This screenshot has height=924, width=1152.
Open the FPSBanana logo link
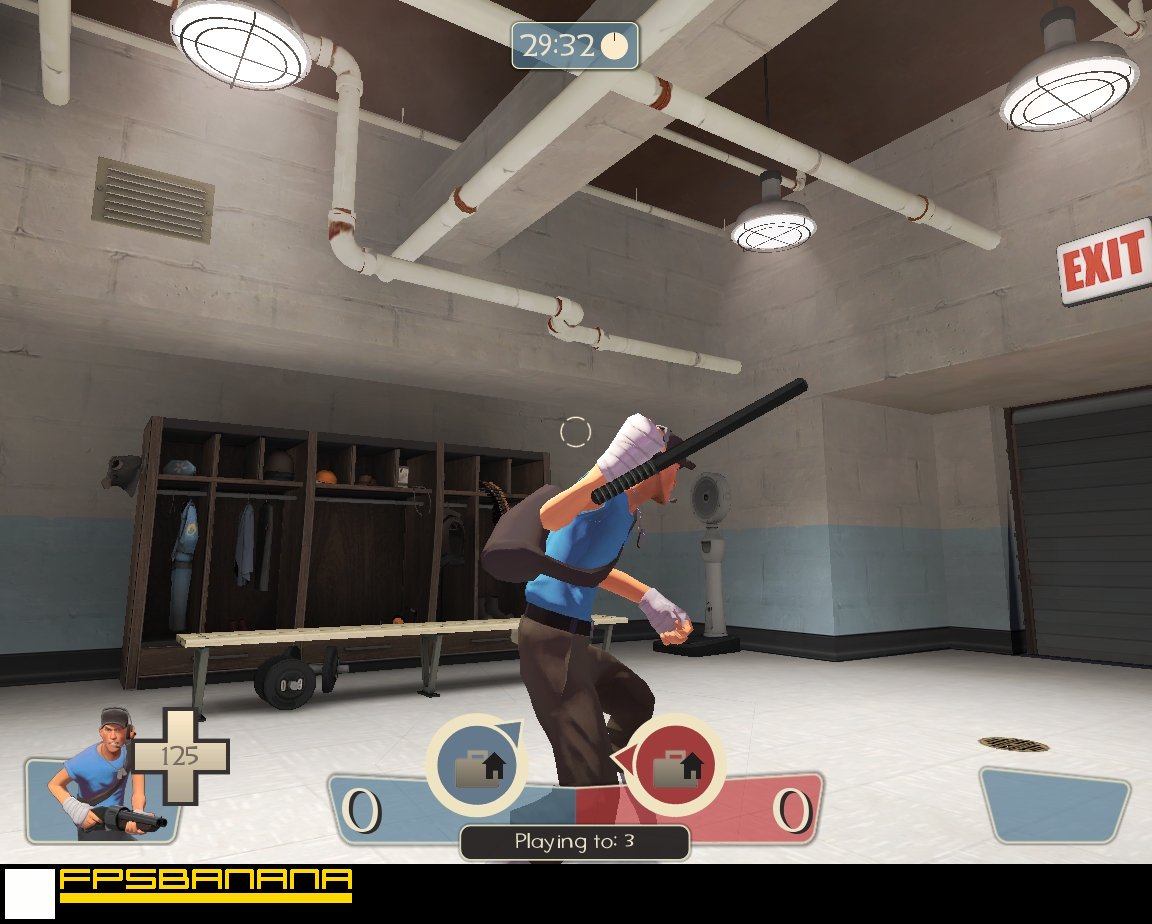coord(205,883)
